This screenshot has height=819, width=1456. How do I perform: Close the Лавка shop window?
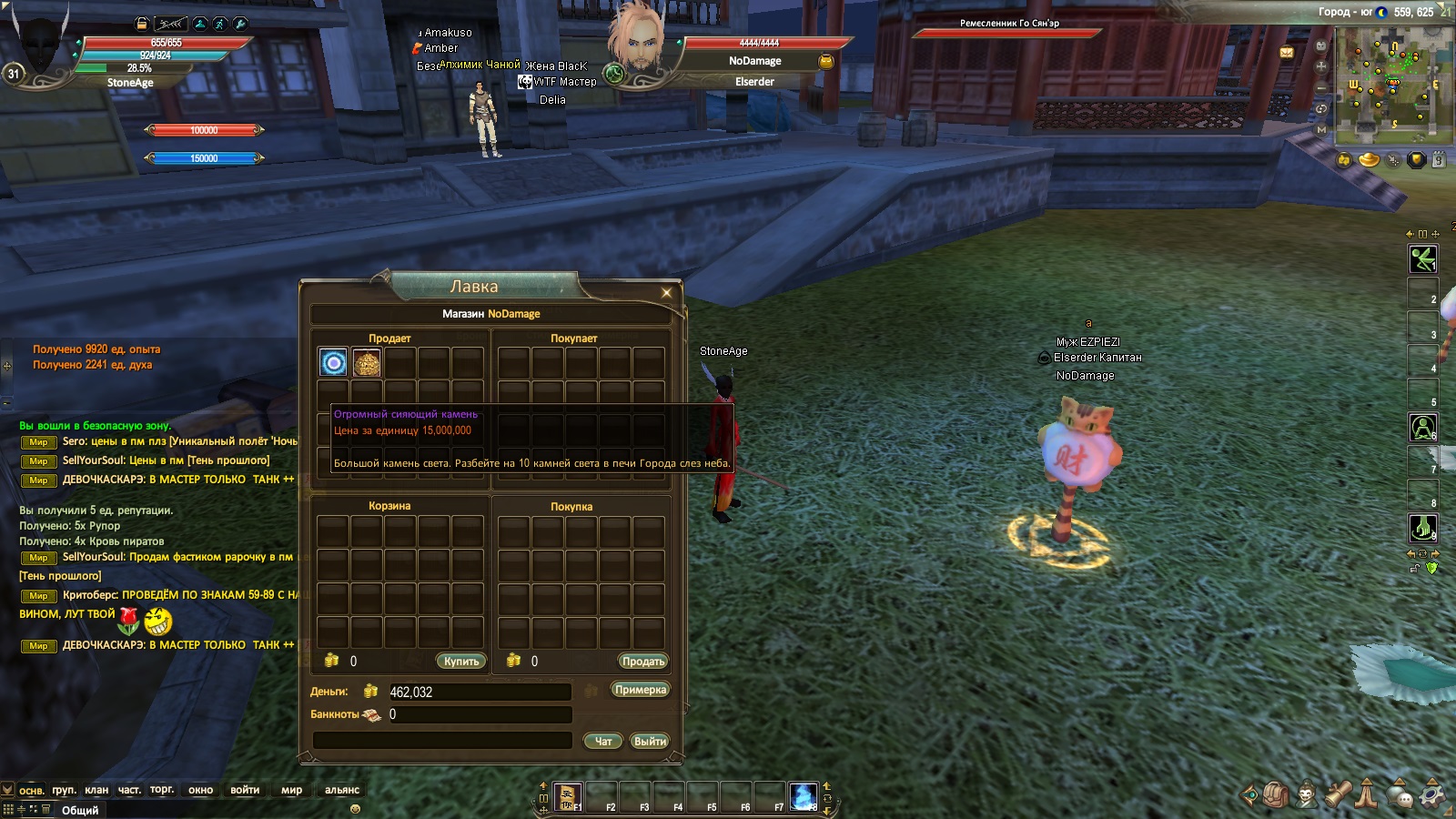point(666,292)
